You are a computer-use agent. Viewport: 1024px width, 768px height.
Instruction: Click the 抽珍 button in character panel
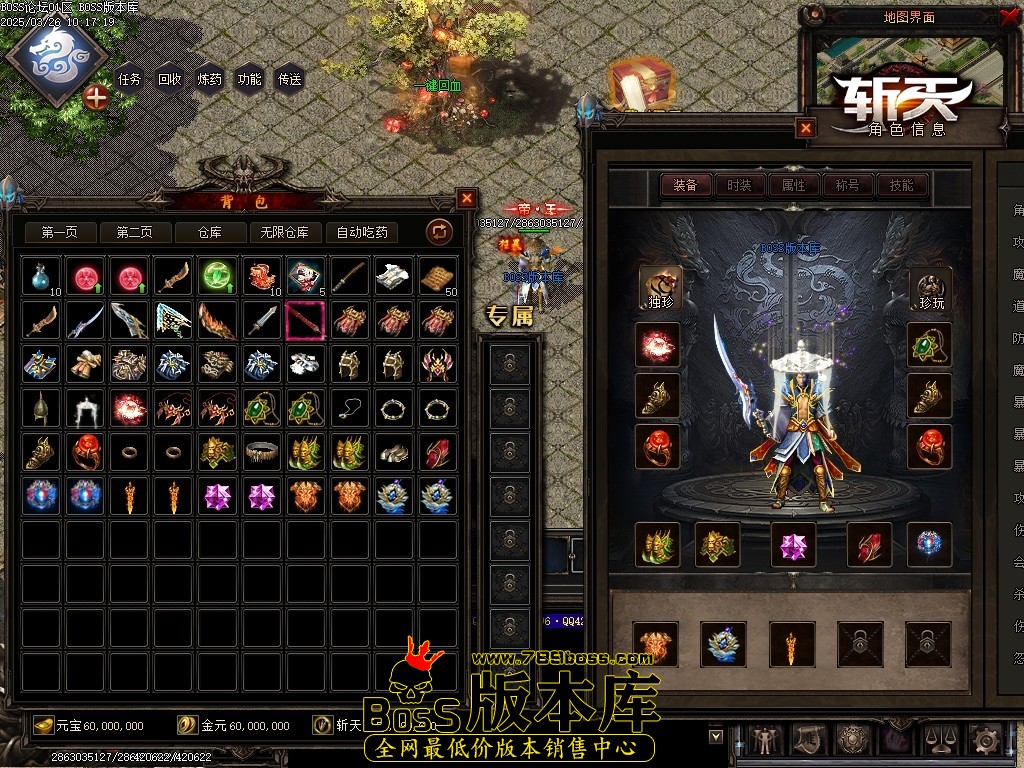pyautogui.click(x=660, y=288)
